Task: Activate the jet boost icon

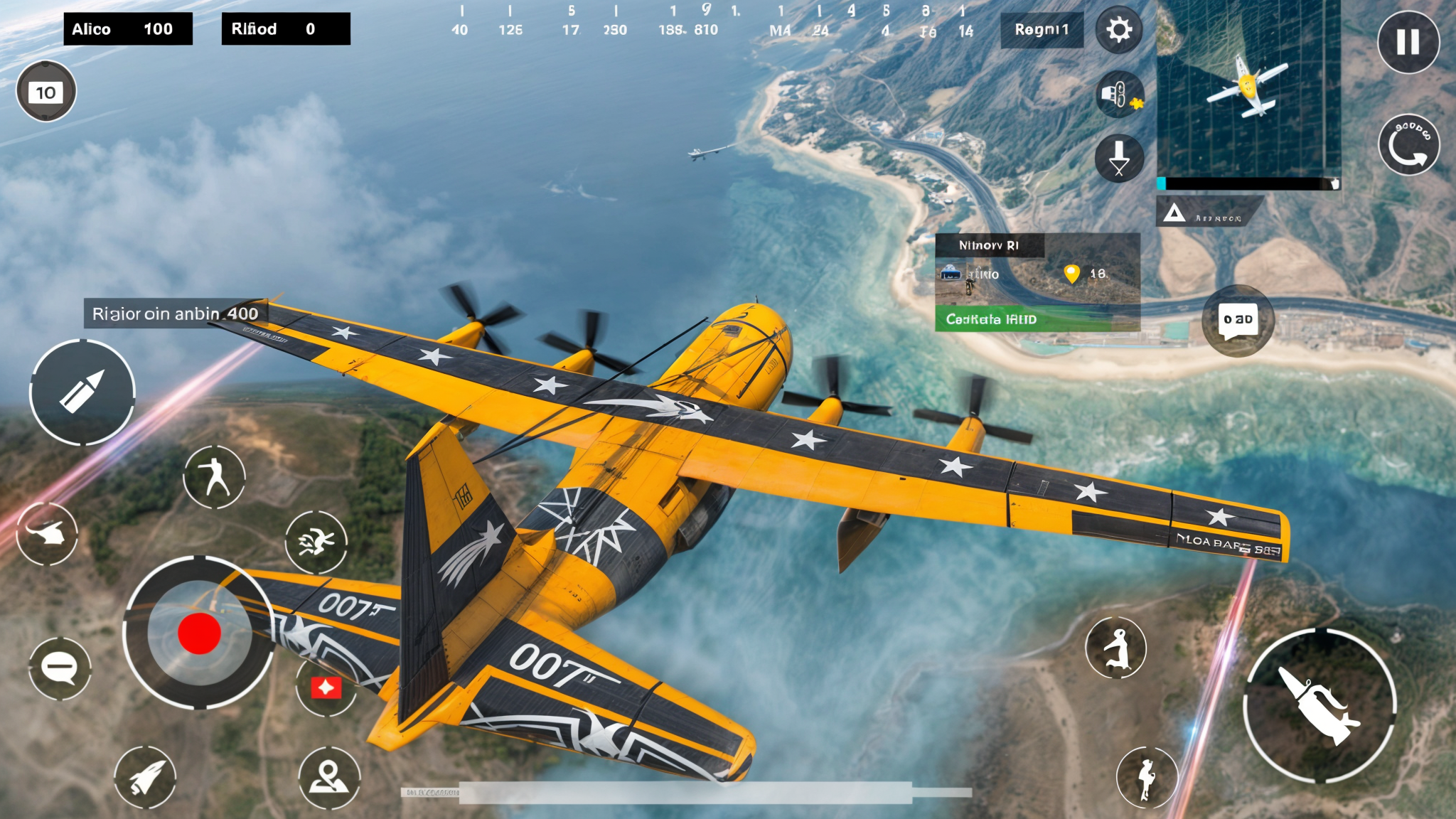Action: point(145,777)
